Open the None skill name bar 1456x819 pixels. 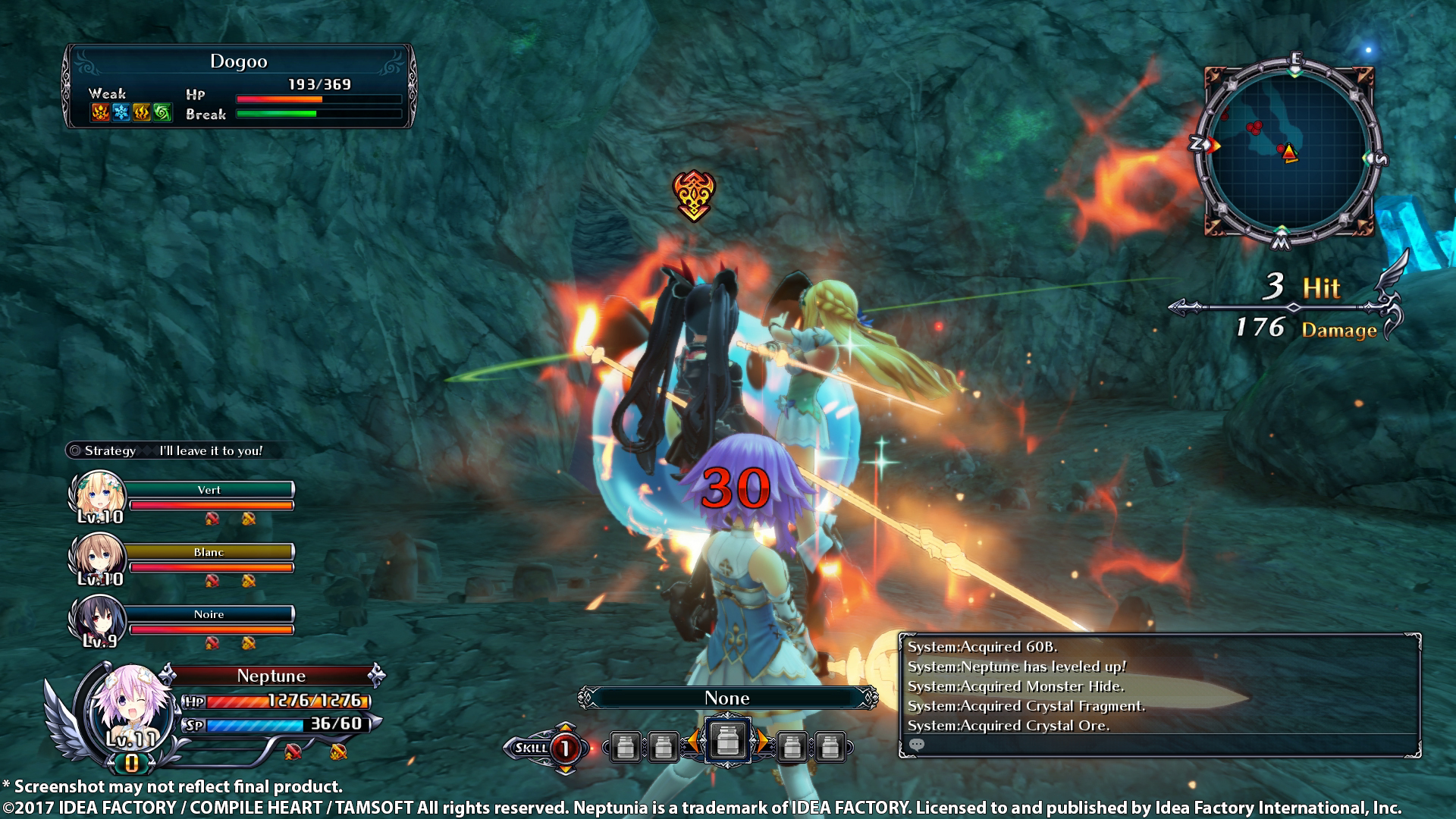point(728,698)
